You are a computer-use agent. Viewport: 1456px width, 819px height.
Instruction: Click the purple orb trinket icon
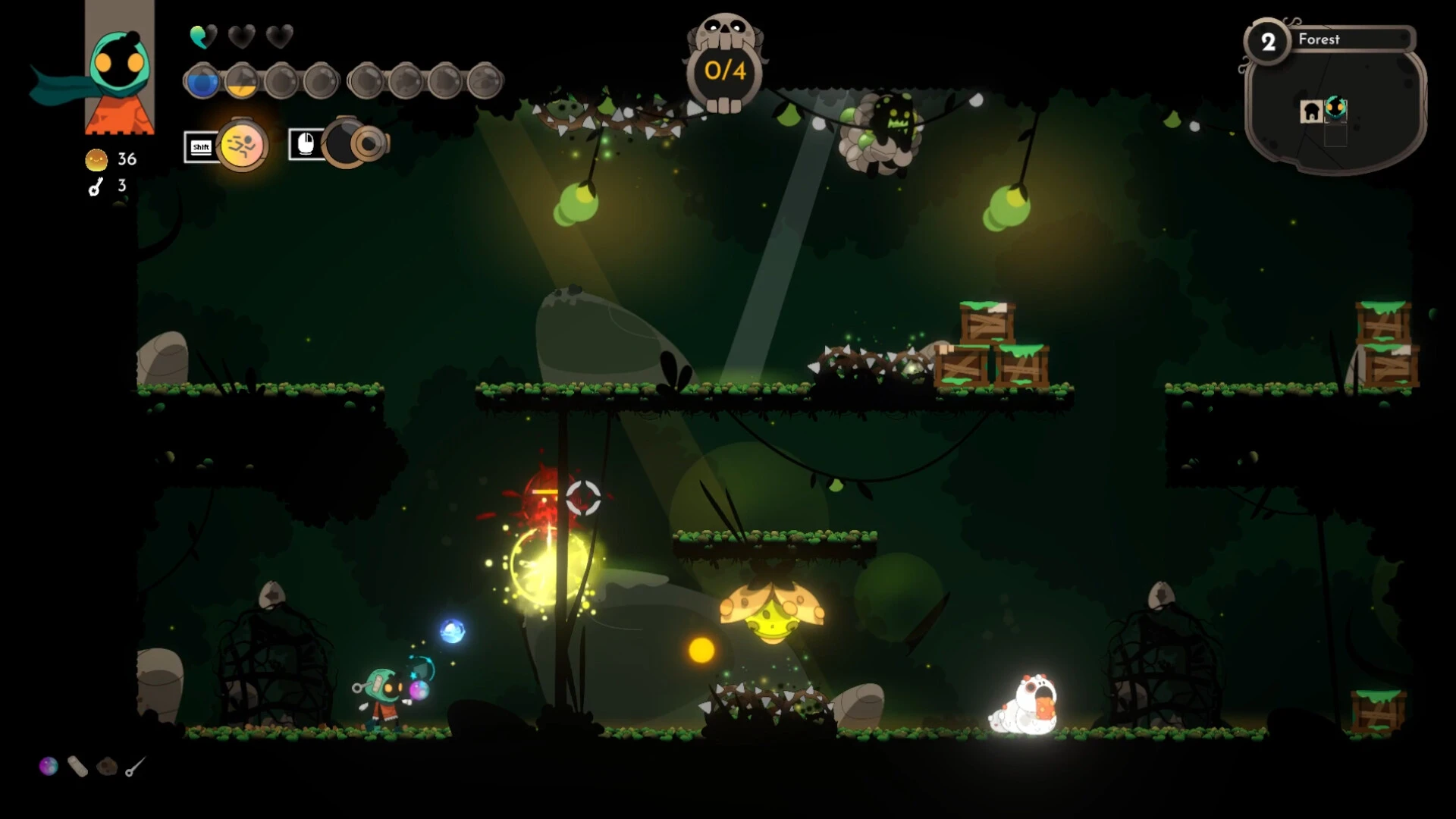point(49,767)
